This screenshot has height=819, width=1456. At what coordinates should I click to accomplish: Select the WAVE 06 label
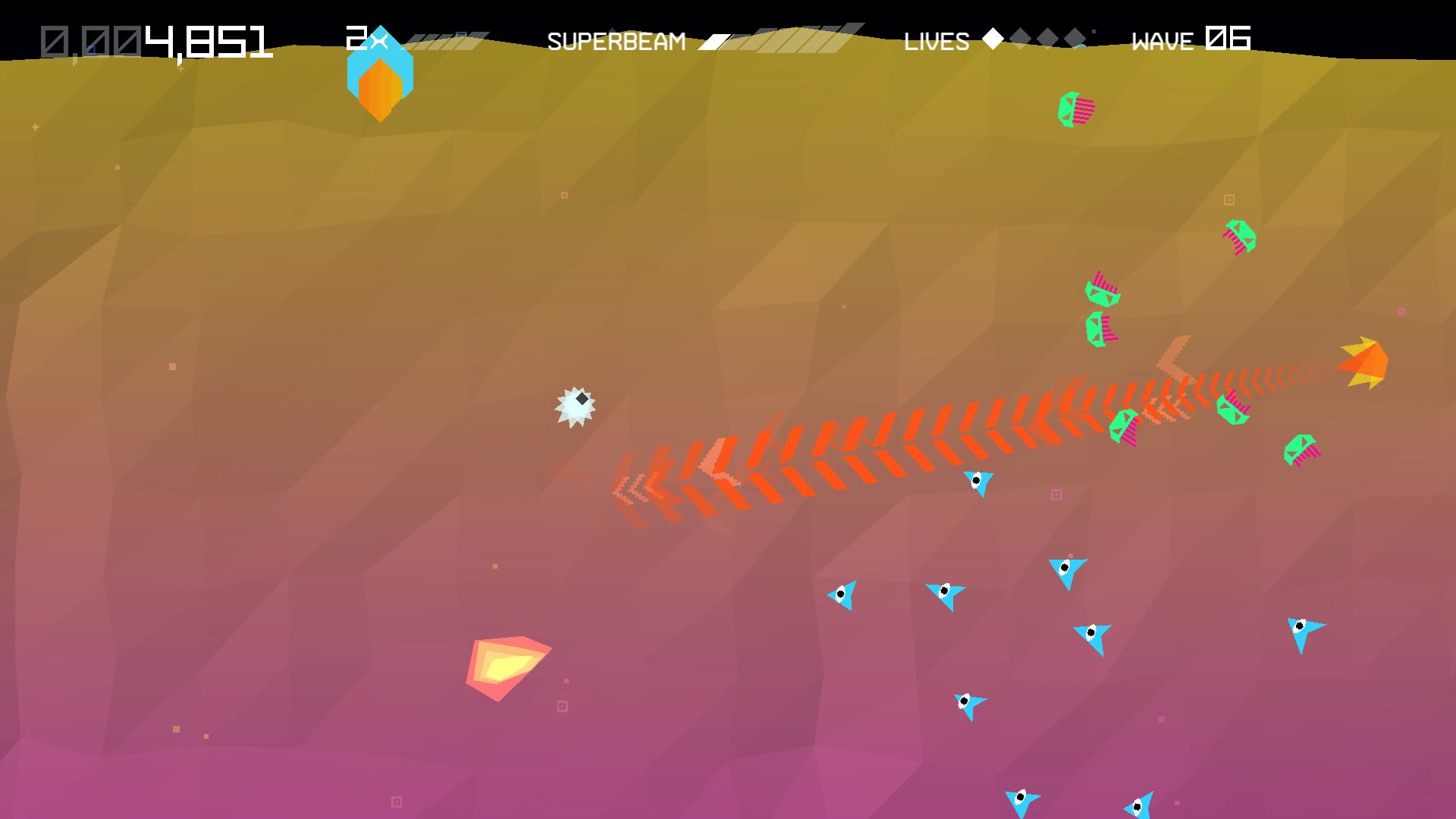(1189, 40)
